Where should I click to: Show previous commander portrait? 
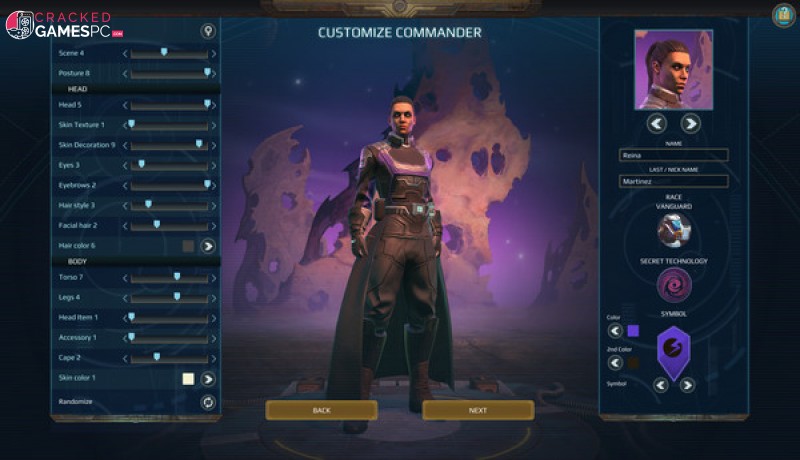pos(657,123)
